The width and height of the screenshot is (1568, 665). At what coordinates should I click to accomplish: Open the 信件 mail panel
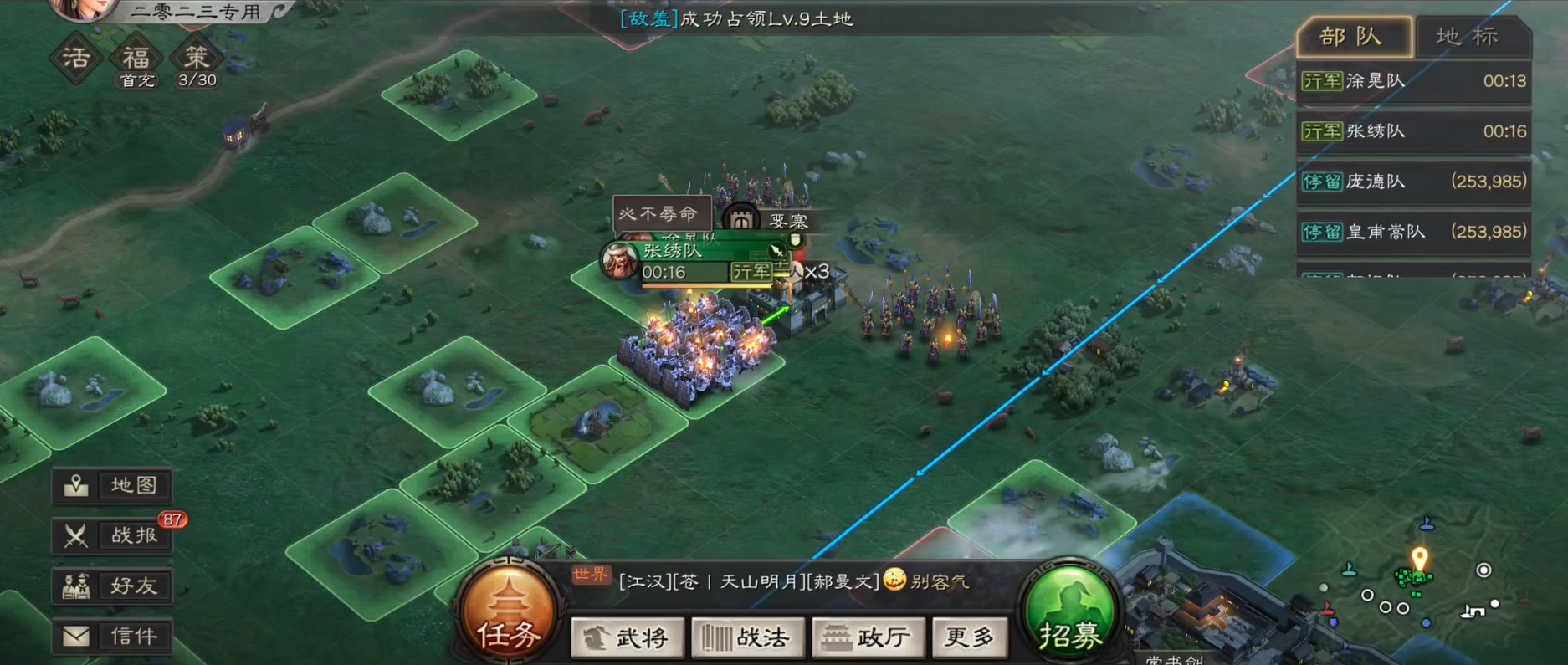point(111,636)
